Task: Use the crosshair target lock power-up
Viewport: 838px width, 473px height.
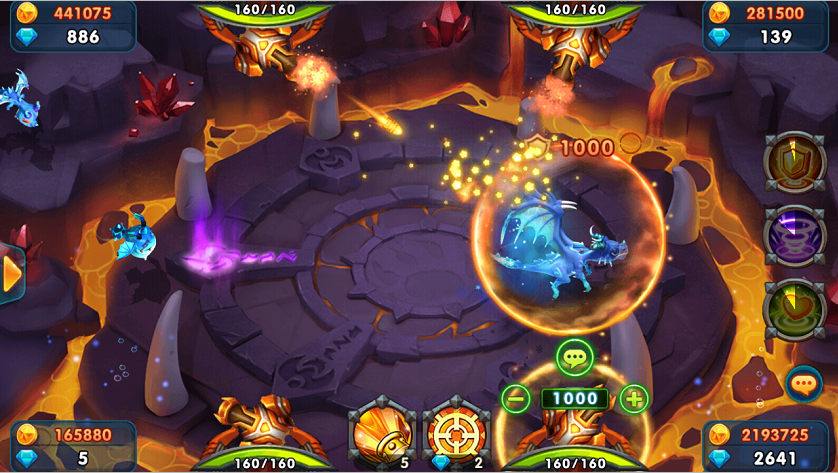Action: coord(455,435)
